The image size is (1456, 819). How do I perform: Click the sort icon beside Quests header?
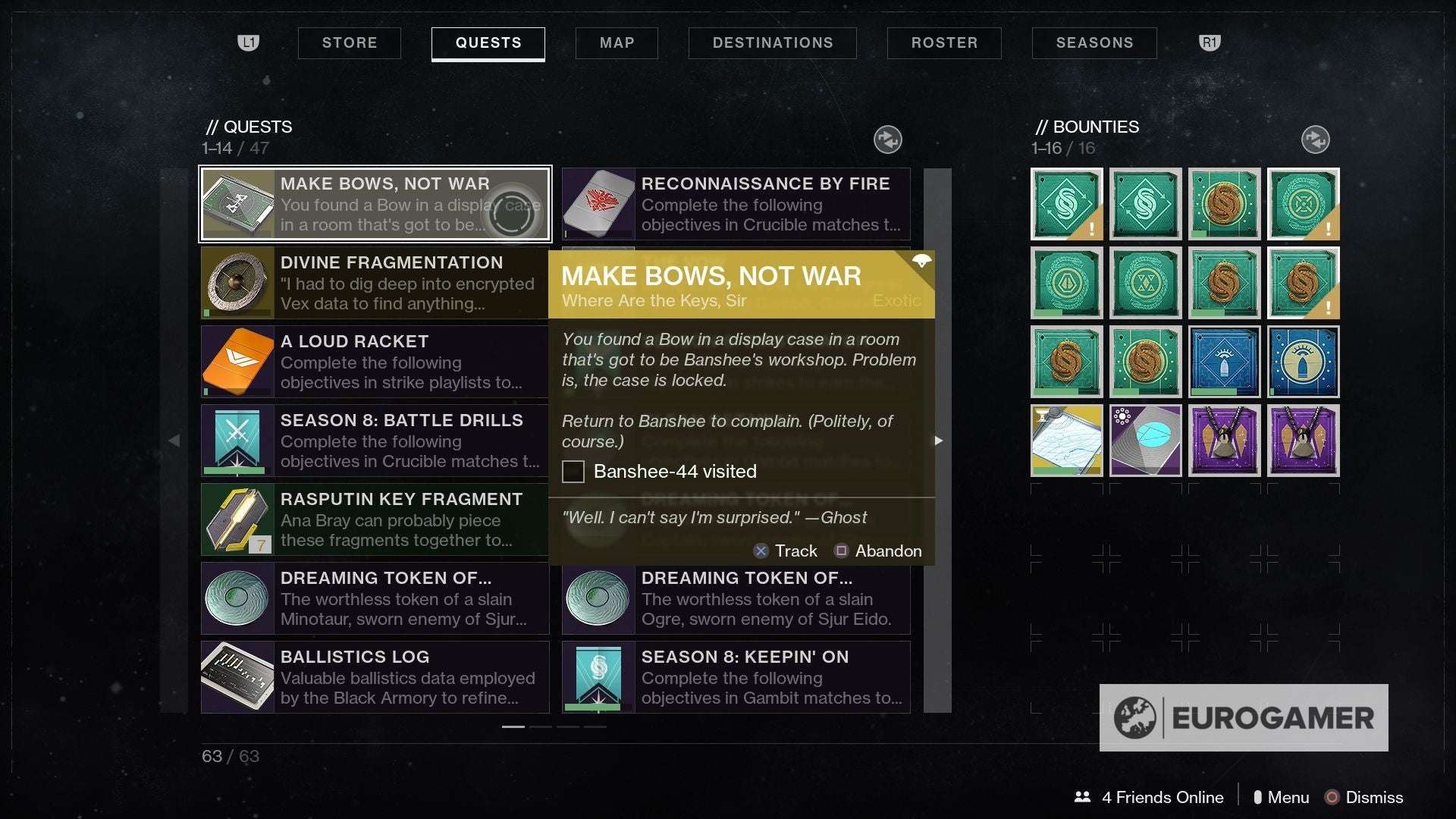tap(887, 139)
